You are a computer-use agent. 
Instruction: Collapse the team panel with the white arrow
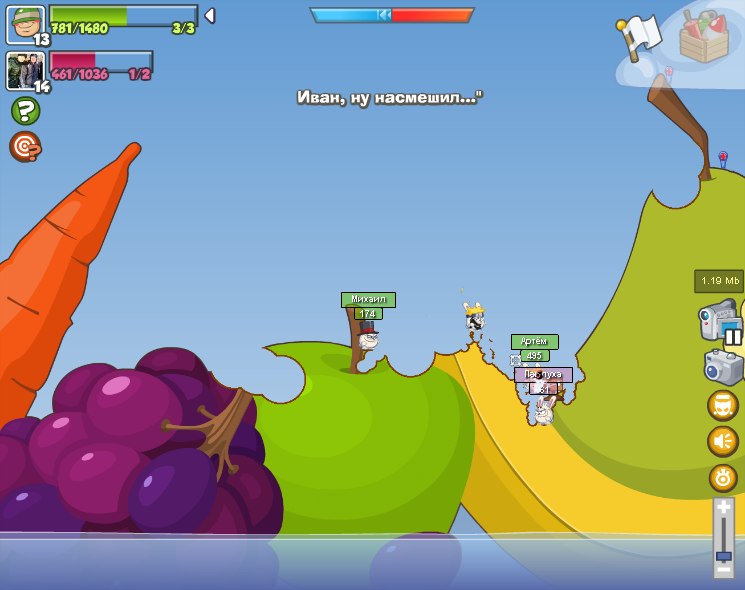point(210,16)
